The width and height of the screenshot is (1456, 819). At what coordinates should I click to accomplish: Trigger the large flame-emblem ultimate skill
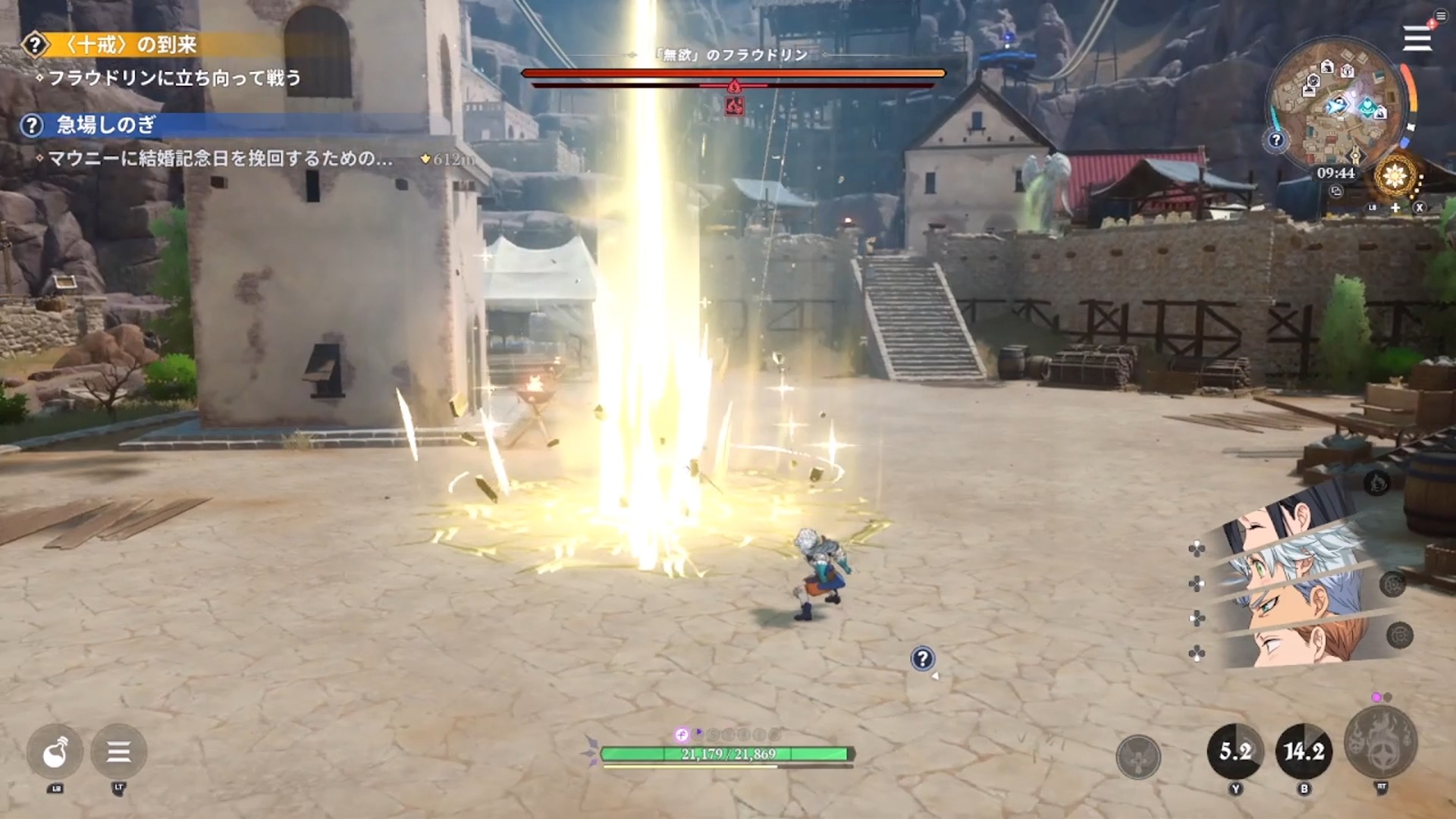pos(1380,743)
